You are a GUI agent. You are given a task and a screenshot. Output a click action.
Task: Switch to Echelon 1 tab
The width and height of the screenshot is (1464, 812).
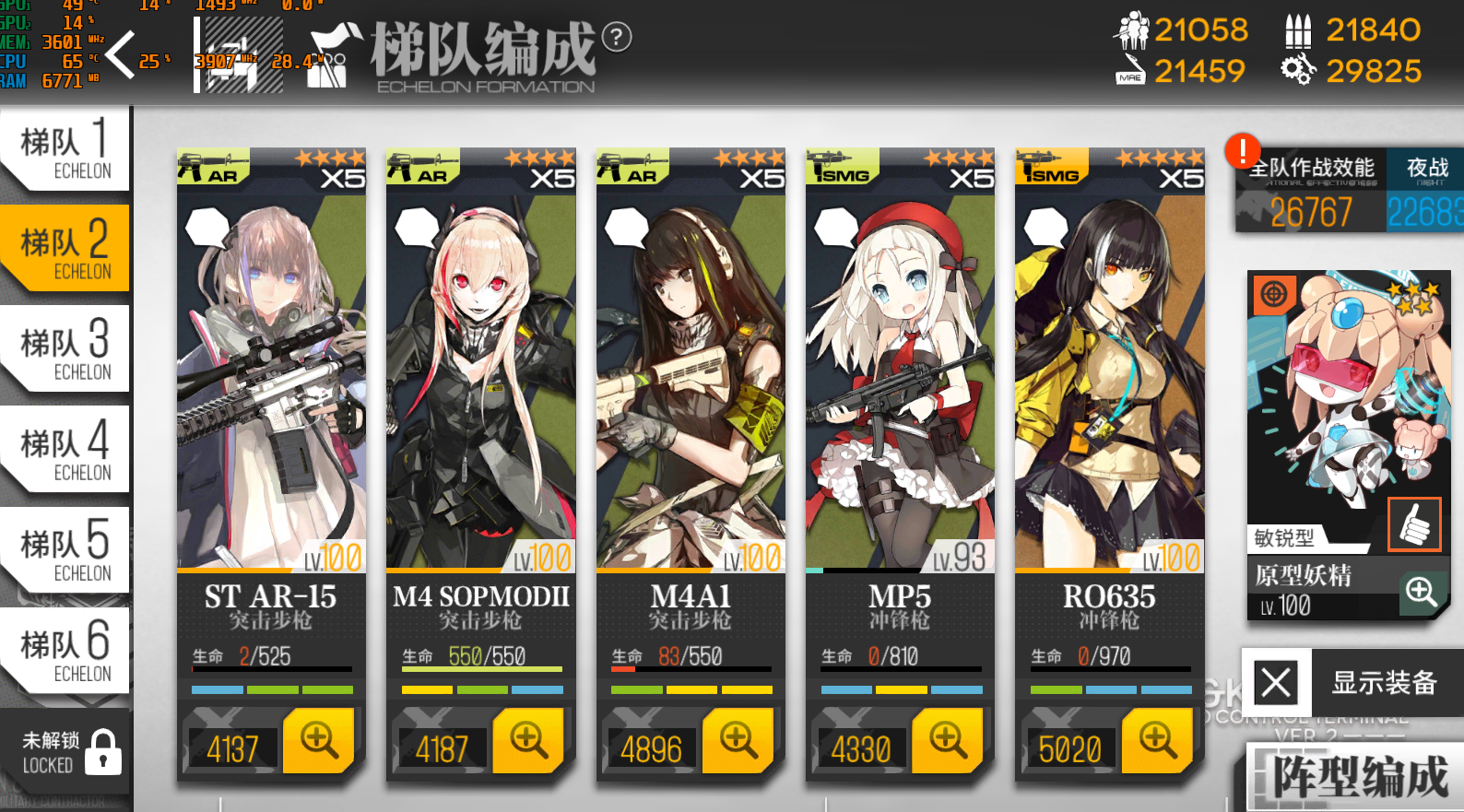(x=65, y=150)
